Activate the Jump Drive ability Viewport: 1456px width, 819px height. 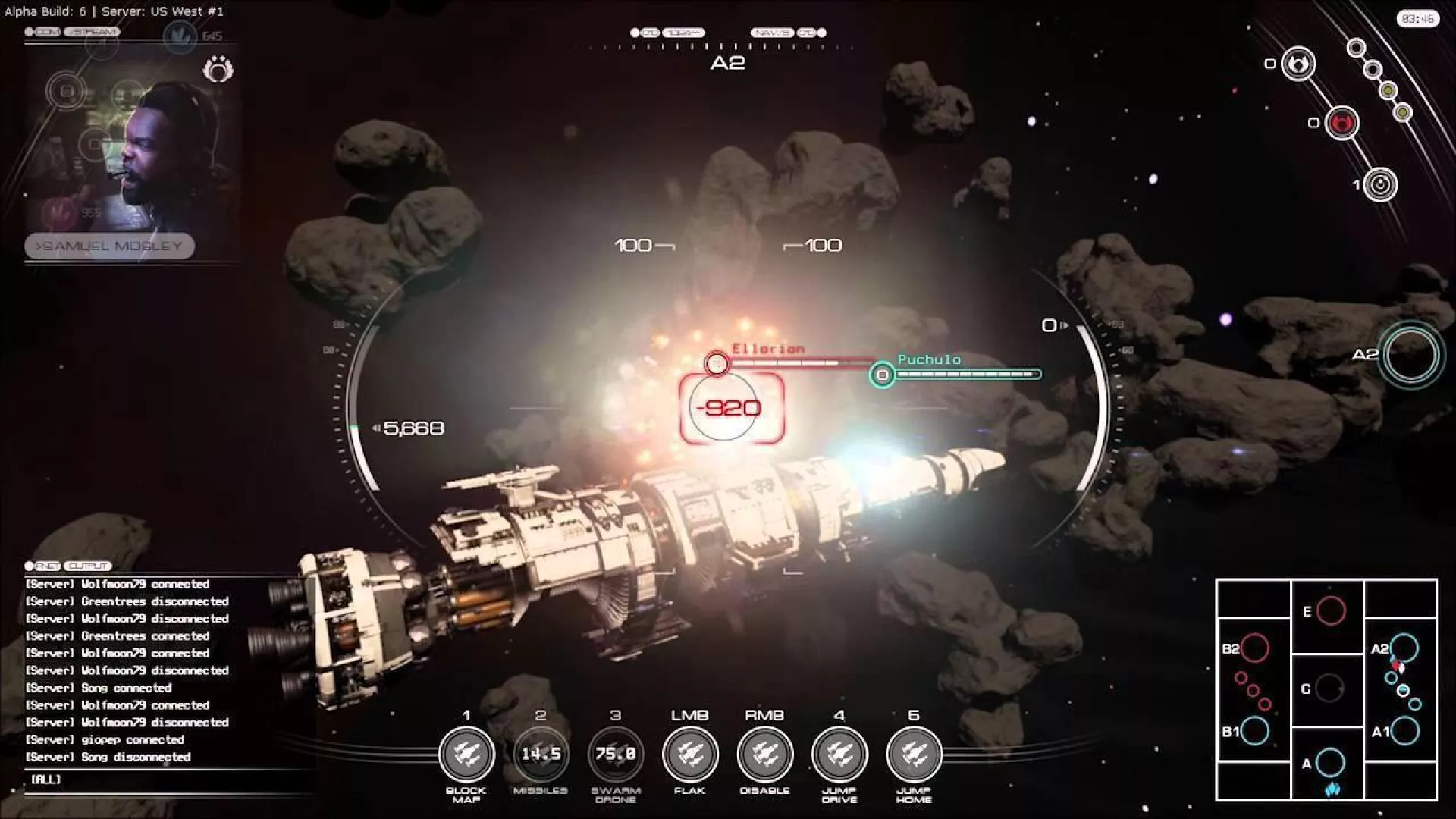839,754
